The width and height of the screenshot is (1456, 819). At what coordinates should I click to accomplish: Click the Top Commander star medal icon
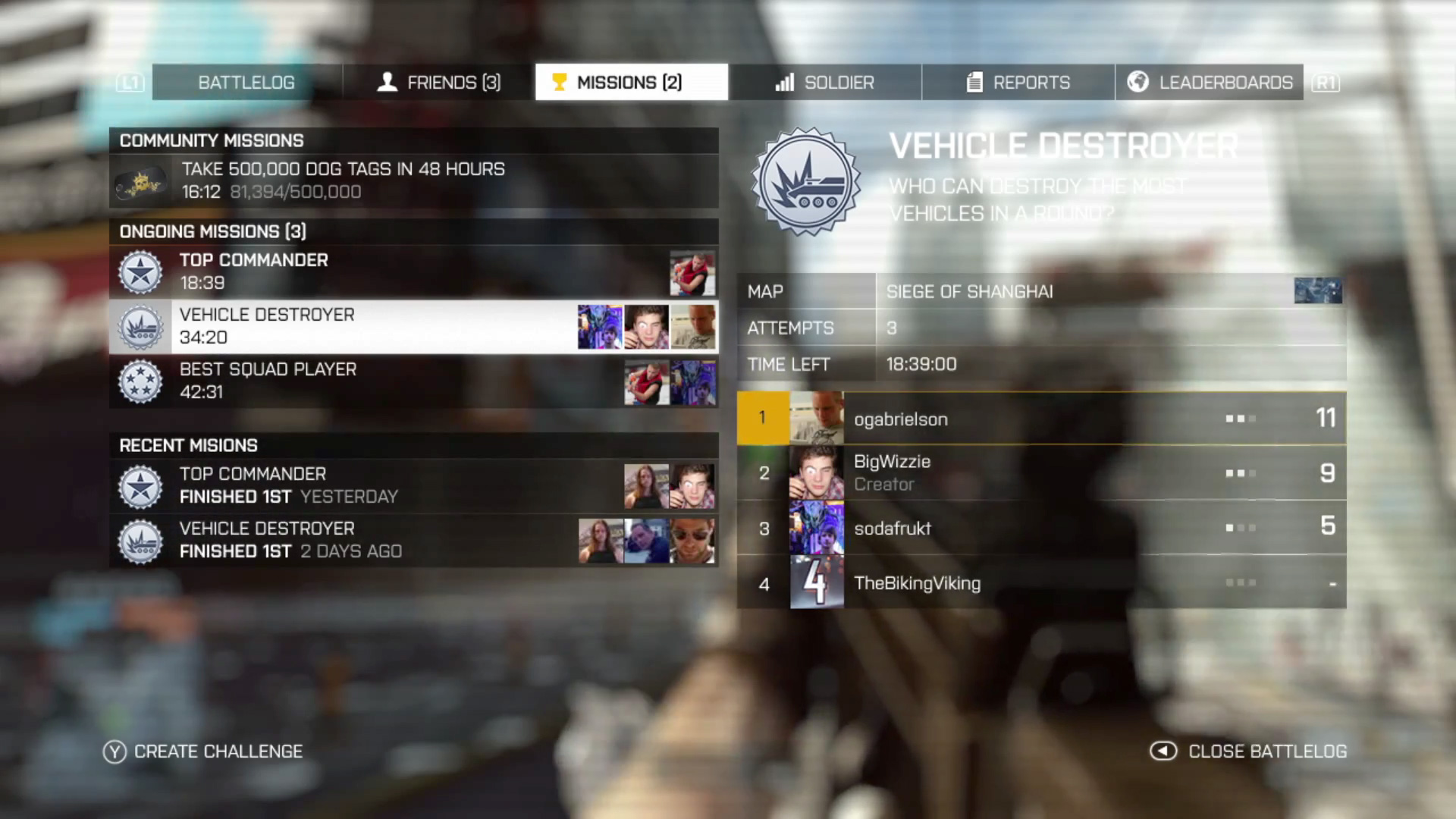coord(140,271)
